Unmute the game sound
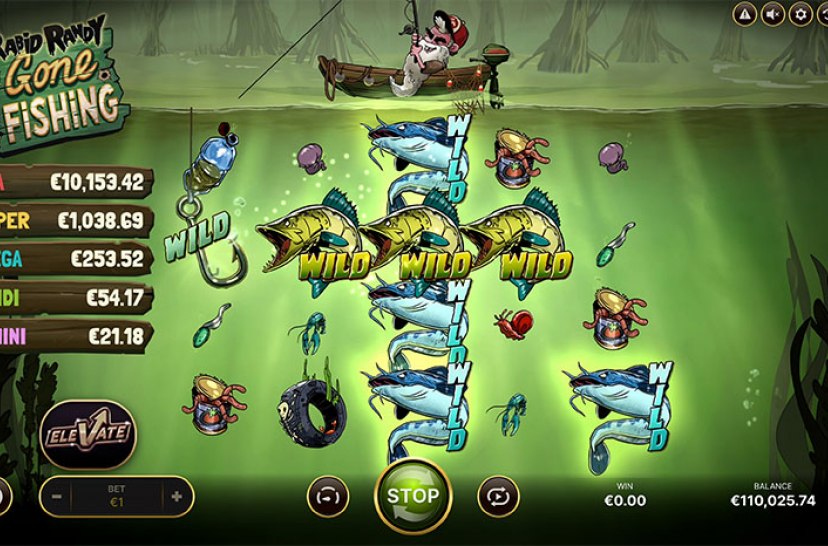This screenshot has width=828, height=546. click(x=772, y=14)
